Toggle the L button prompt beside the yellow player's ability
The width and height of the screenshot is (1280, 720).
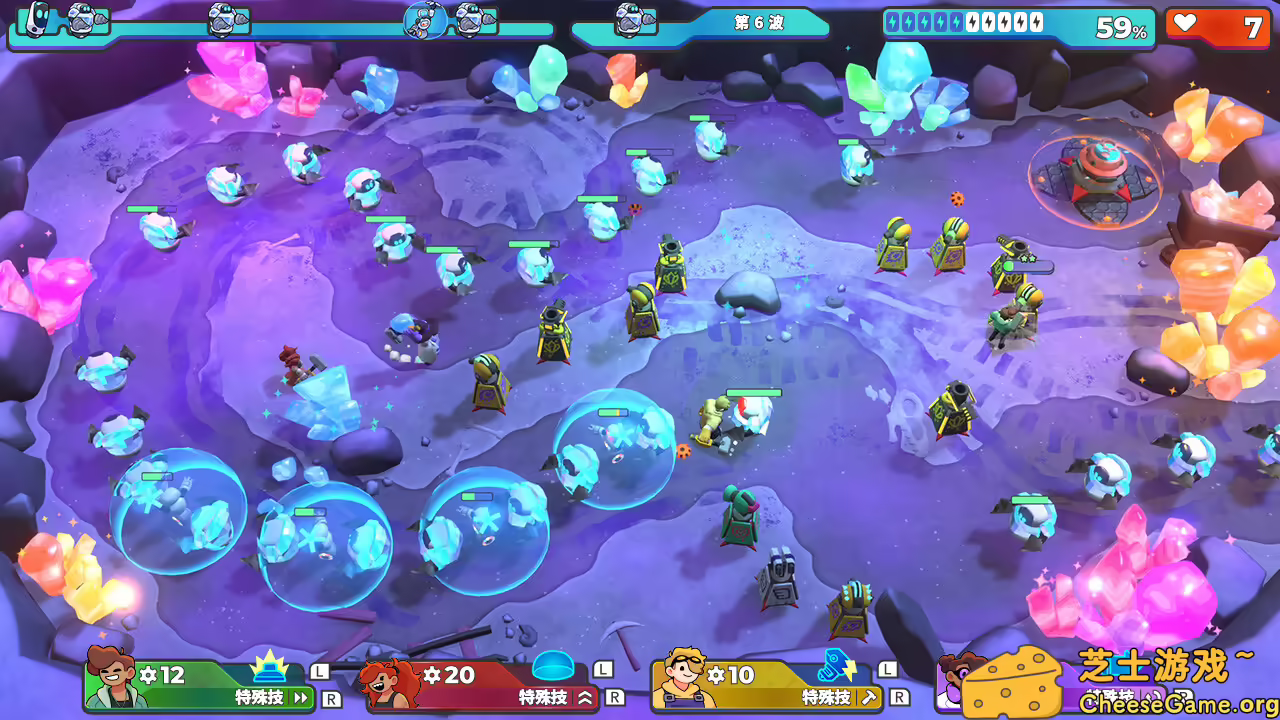pos(886,670)
